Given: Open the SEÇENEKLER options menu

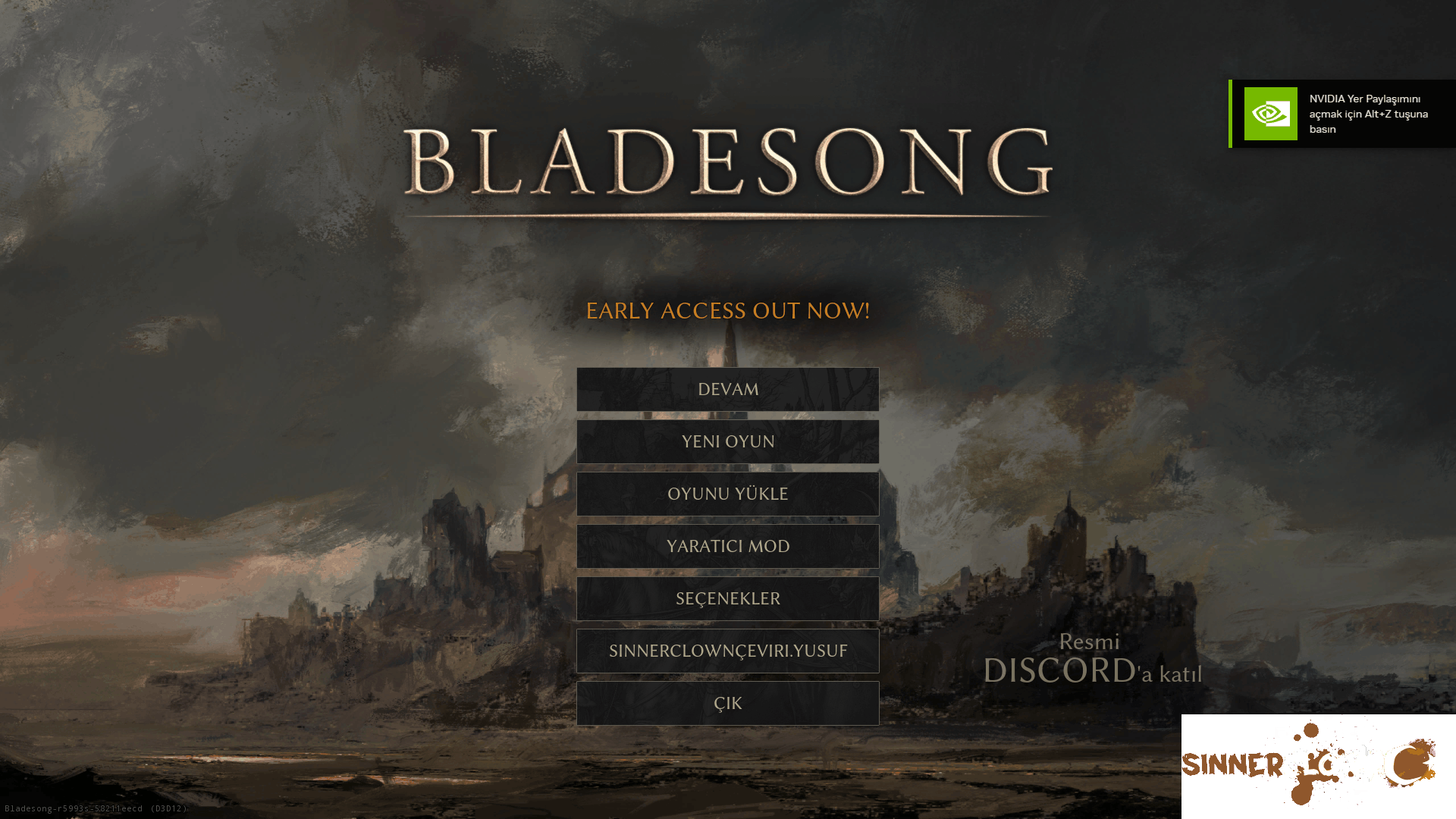Looking at the screenshot, I should click(x=727, y=598).
